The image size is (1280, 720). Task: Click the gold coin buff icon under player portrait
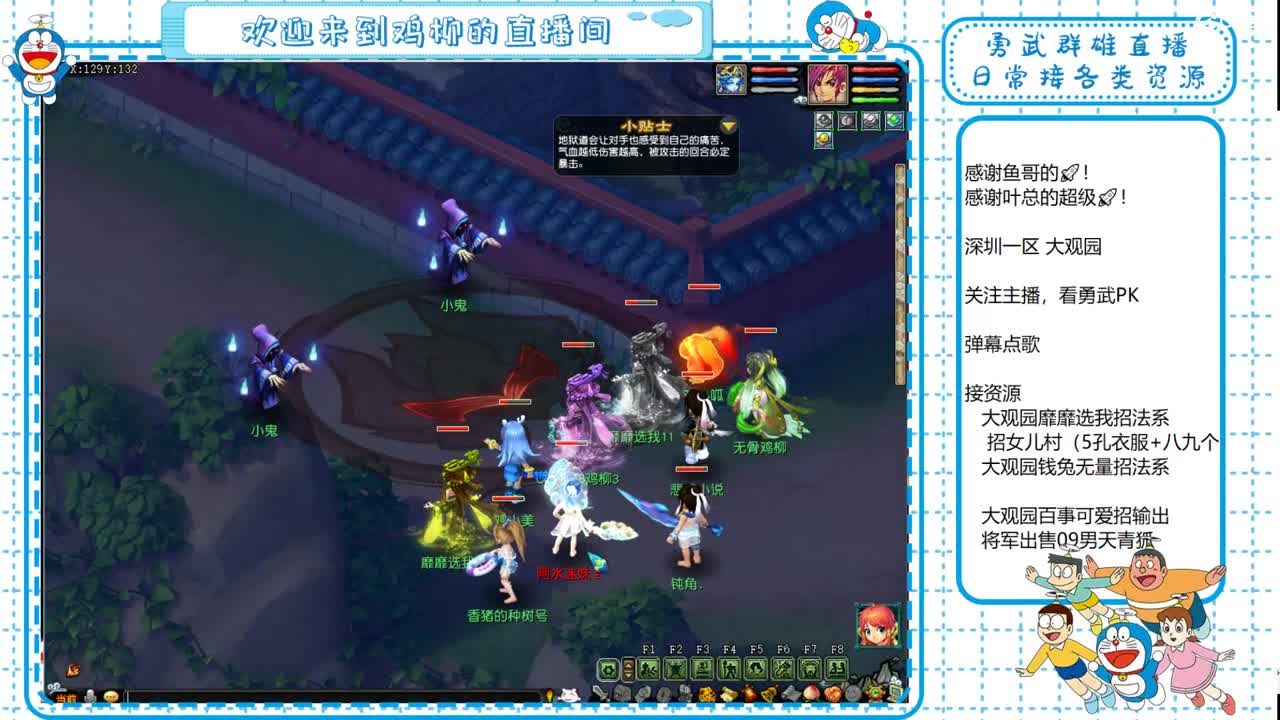(x=823, y=137)
